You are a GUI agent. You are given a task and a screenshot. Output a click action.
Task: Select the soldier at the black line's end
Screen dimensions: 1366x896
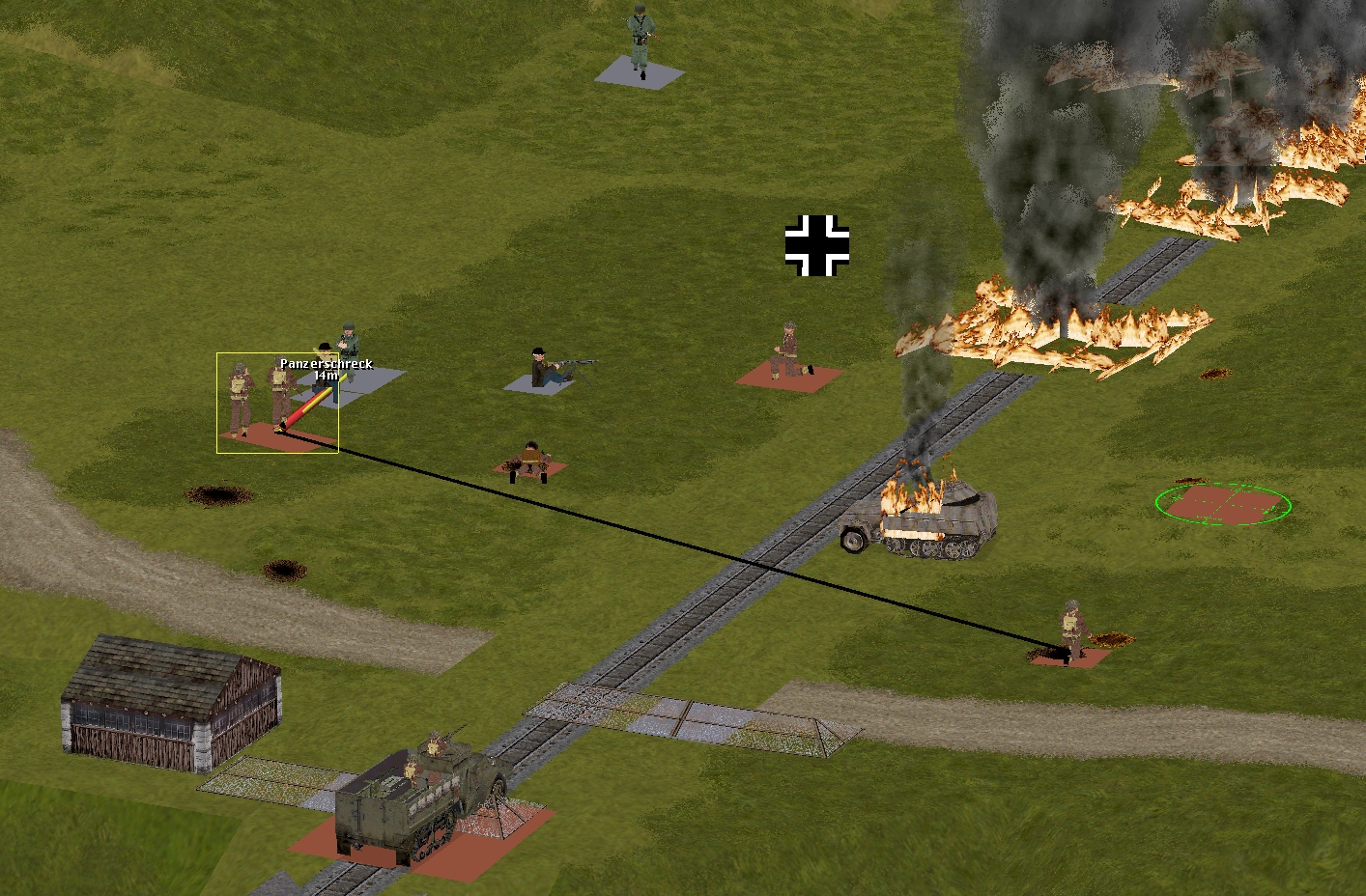pos(1071,632)
